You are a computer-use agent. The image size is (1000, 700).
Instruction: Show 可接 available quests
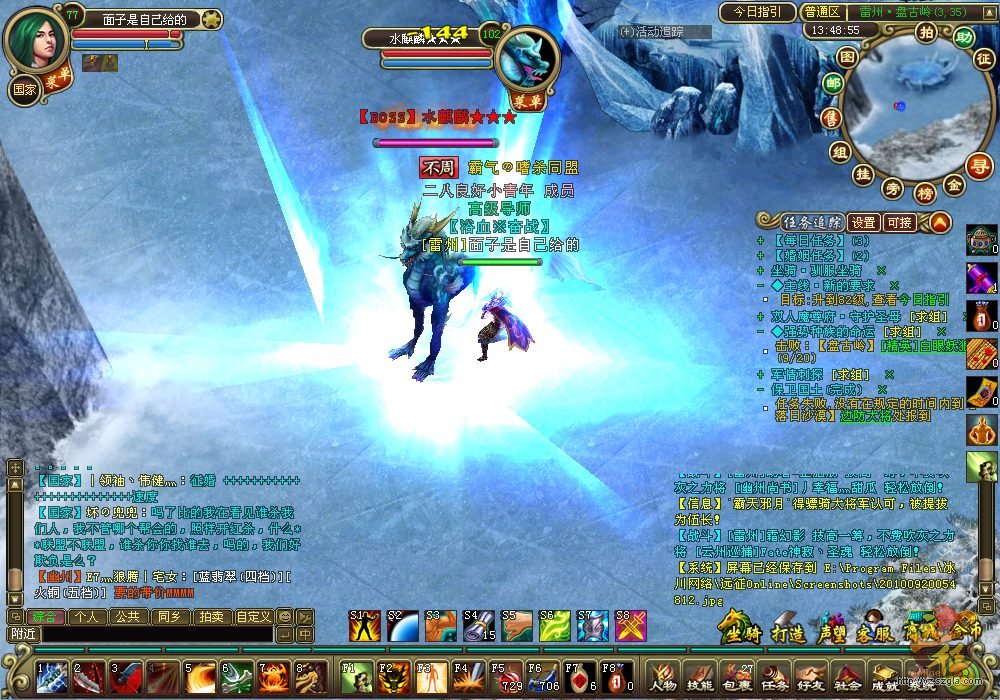click(899, 222)
